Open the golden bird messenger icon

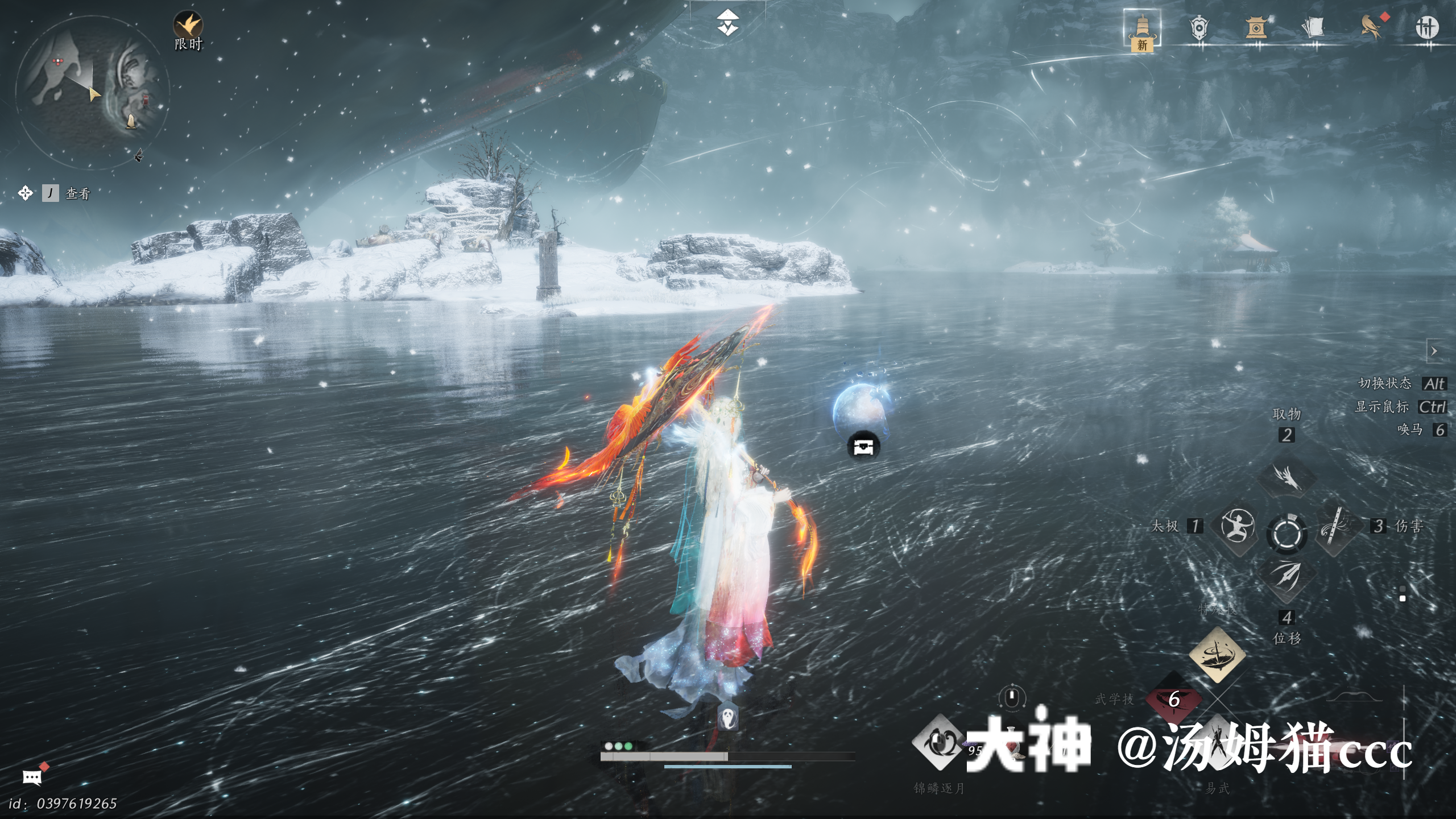pos(1371,27)
